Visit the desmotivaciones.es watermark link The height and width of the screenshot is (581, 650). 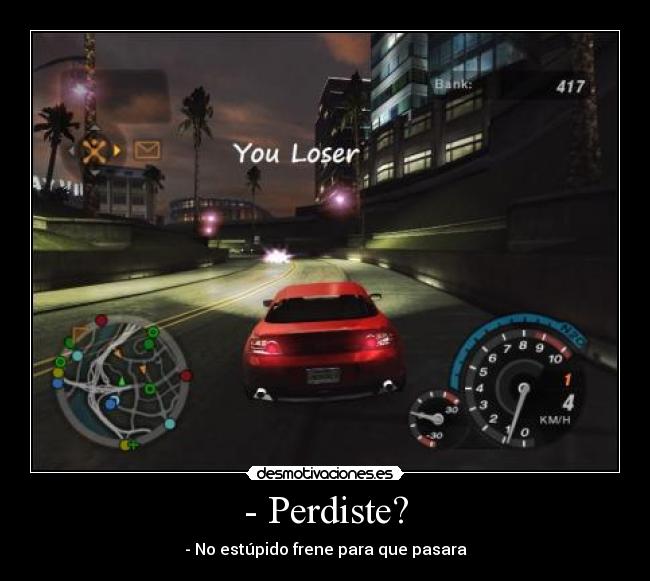click(x=325, y=473)
